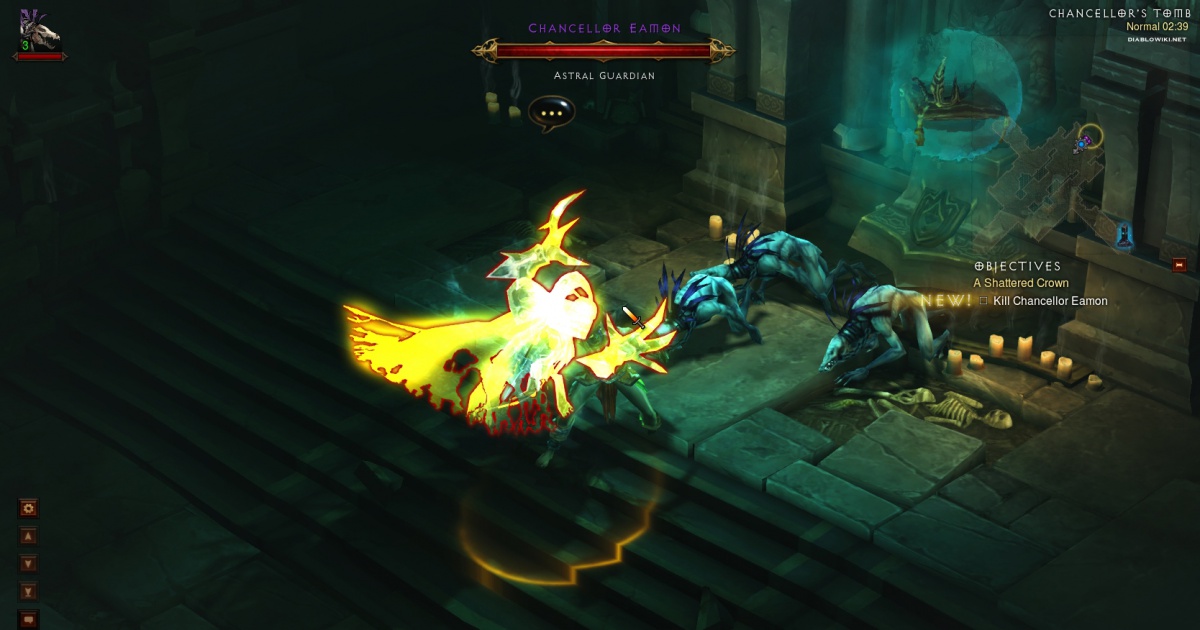Click the single down-arrow chat scroll button
Screen dimensions: 1200x630
point(28,564)
